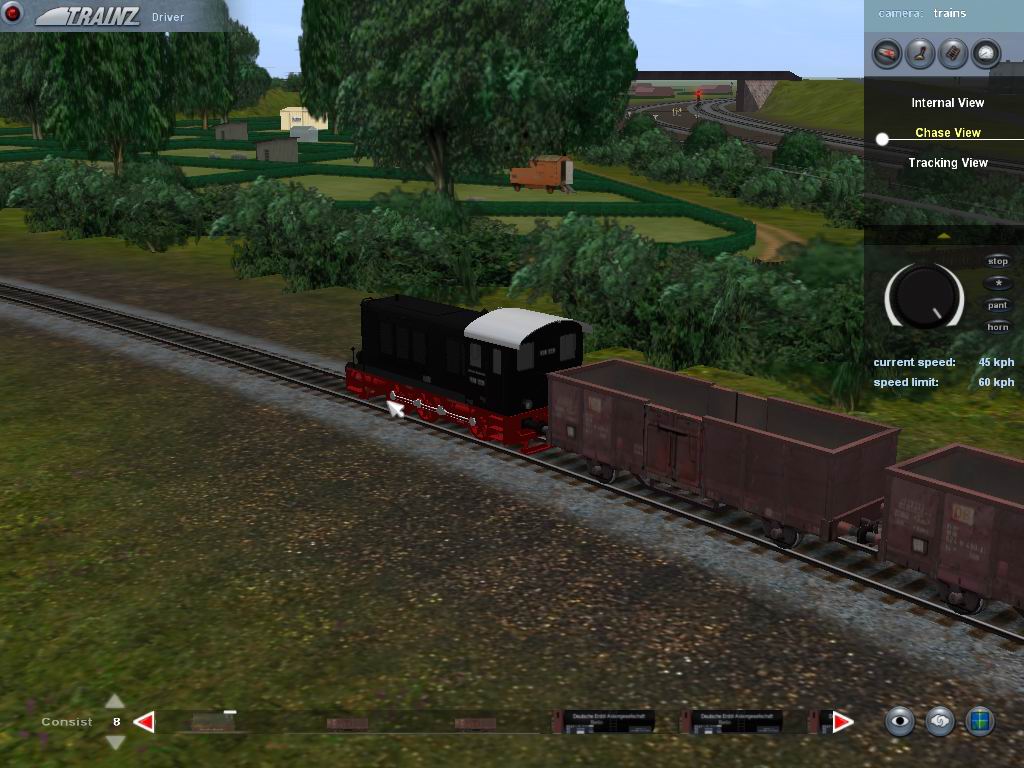Move consist list back with red left arrow

(x=144, y=722)
